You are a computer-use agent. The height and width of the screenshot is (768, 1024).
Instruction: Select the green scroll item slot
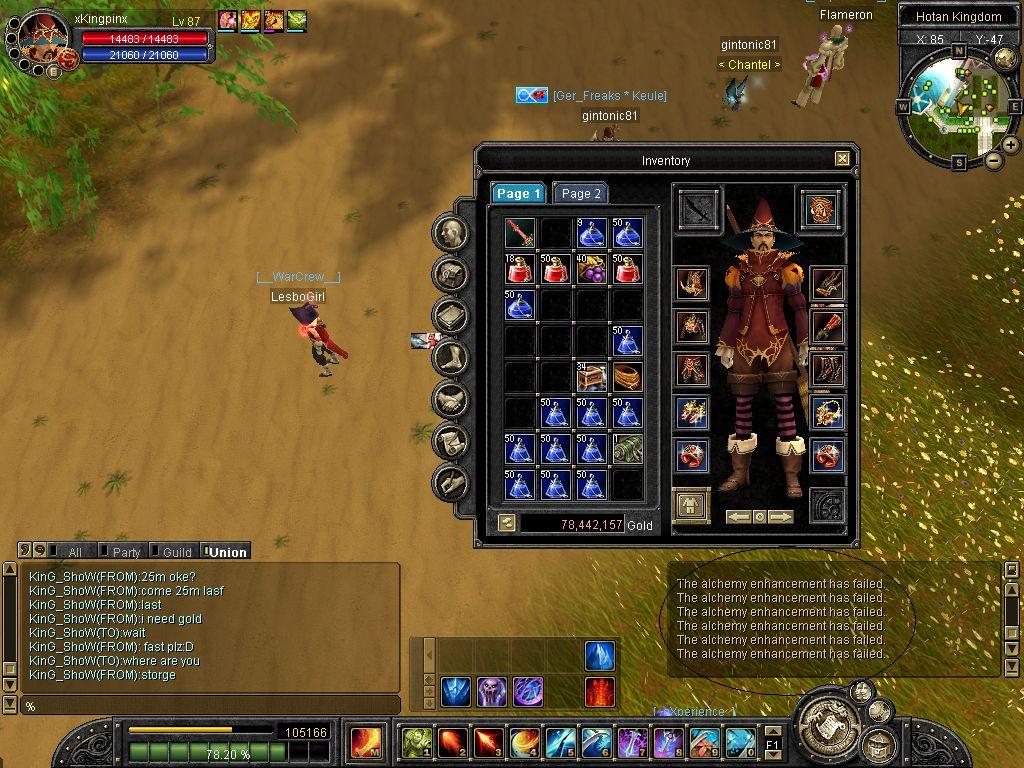626,449
